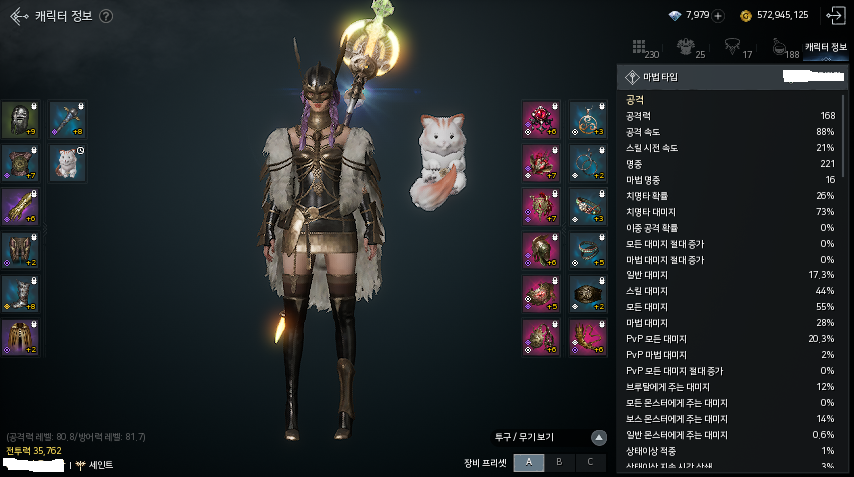This screenshot has height=477, width=854.
Task: Choose equipment preset B
Action: click(560, 462)
